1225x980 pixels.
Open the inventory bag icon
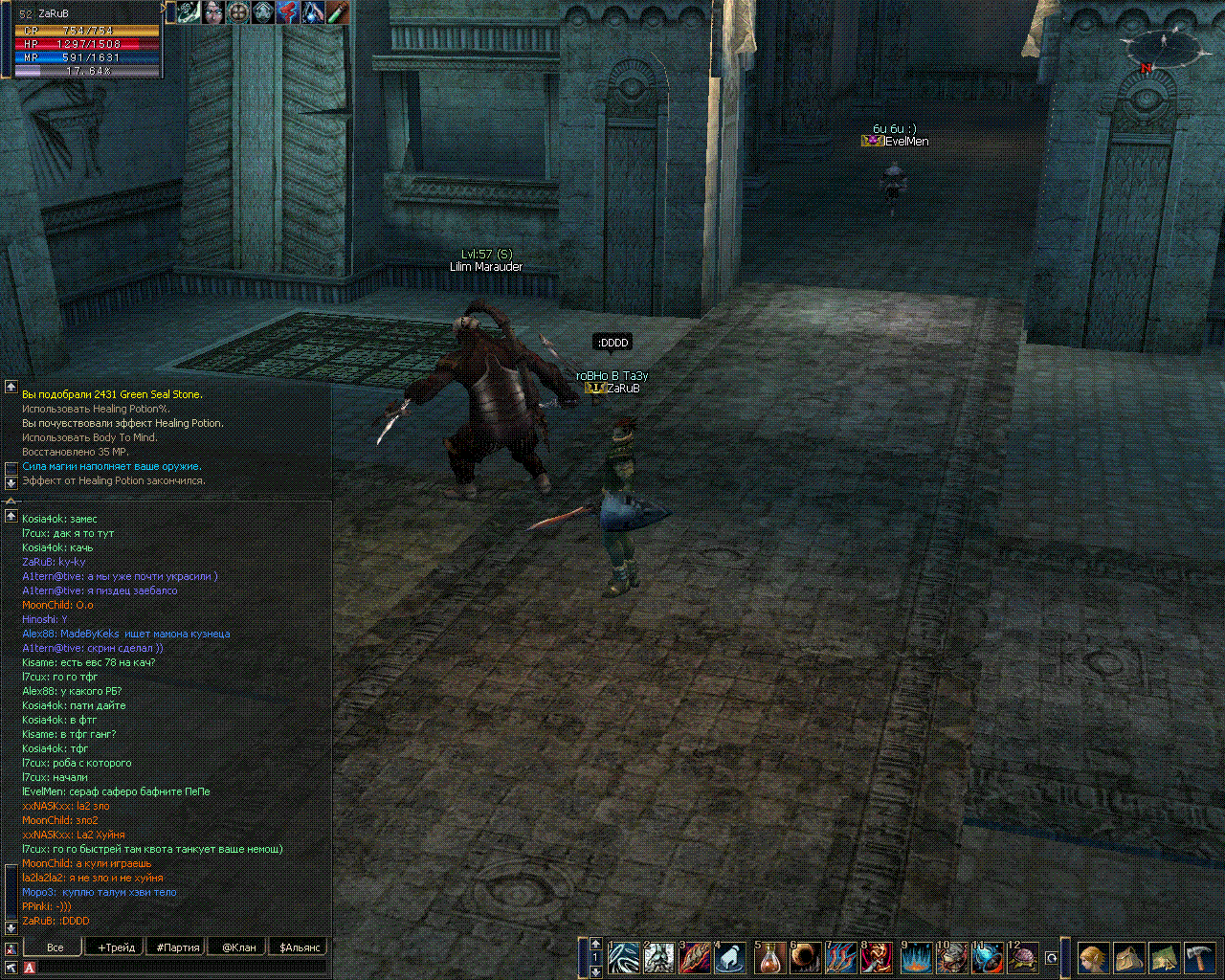click(x=1128, y=958)
